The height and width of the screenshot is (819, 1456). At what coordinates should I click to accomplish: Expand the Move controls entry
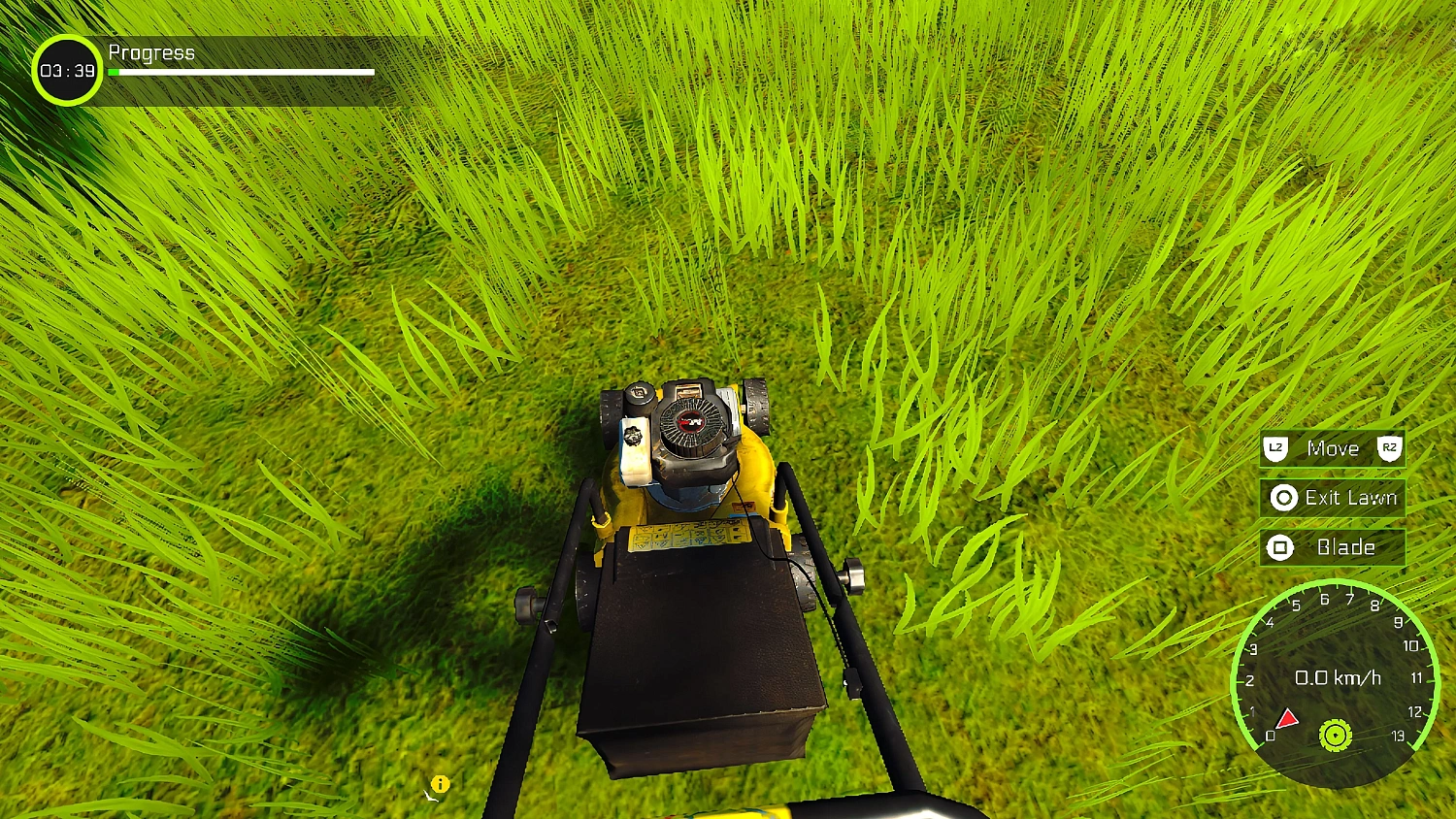pos(1332,447)
